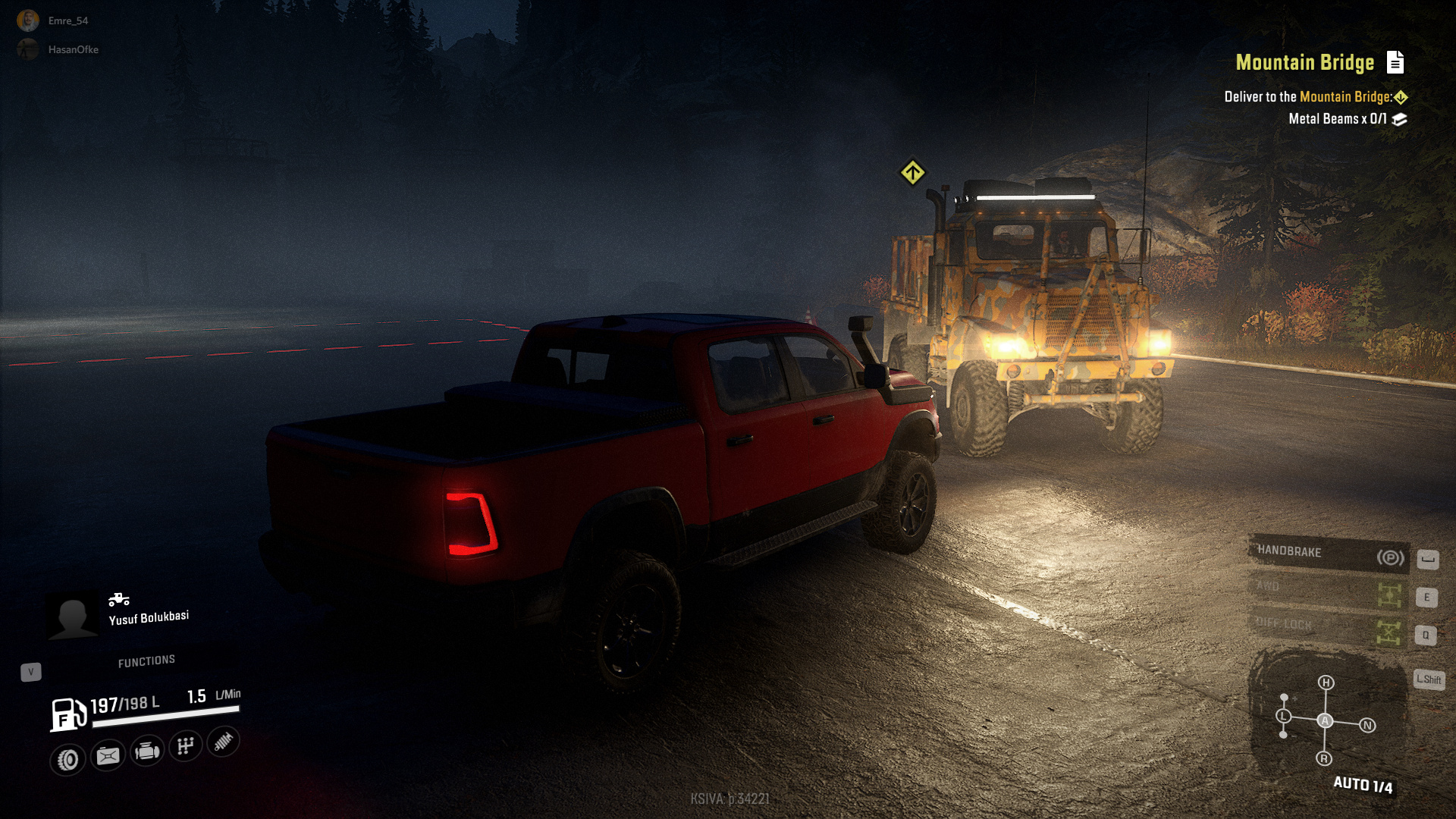Toggle the AWD drive mode
This screenshot has width=1456, height=819.
tap(1329, 591)
